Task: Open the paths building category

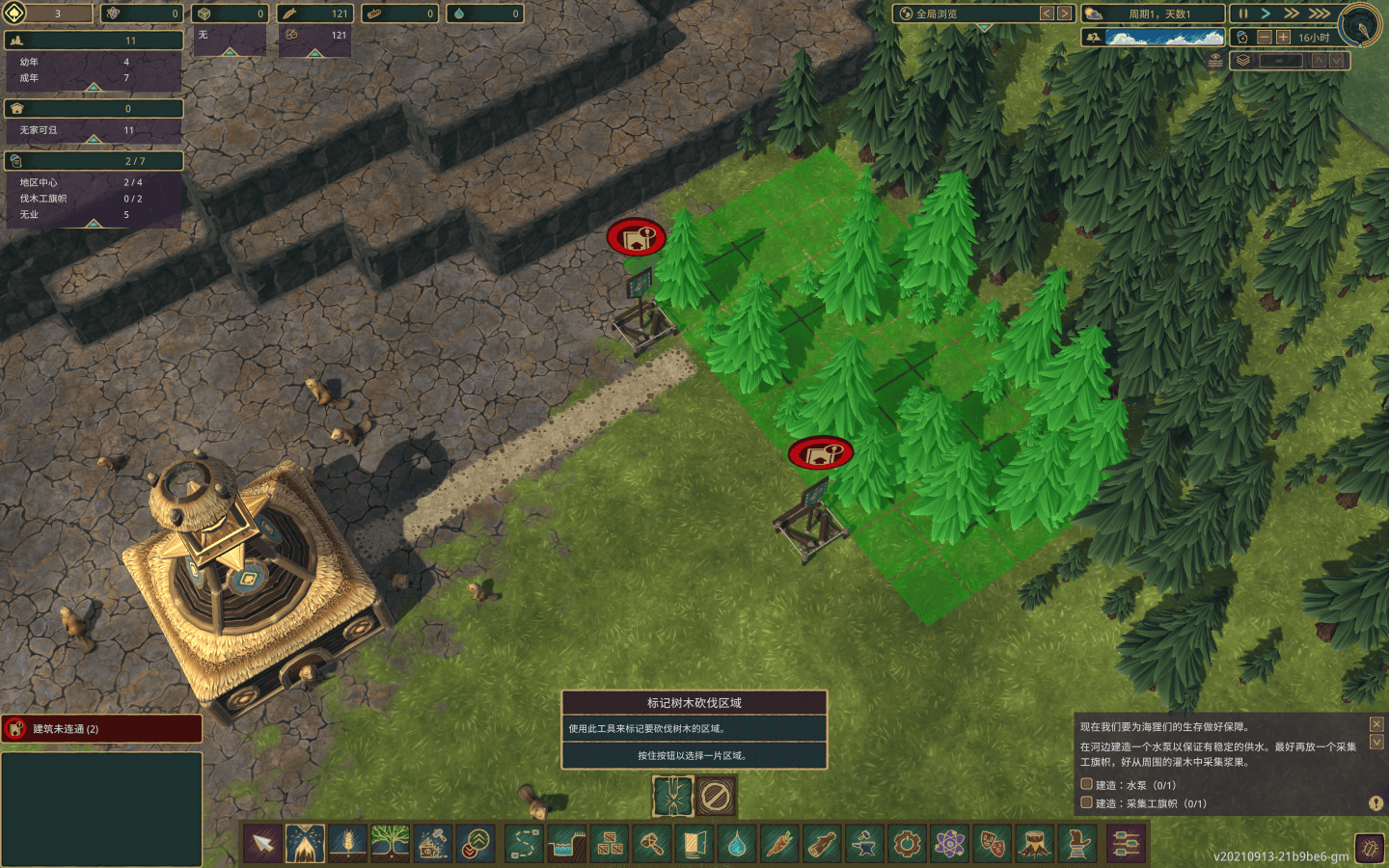Action: (x=525, y=846)
